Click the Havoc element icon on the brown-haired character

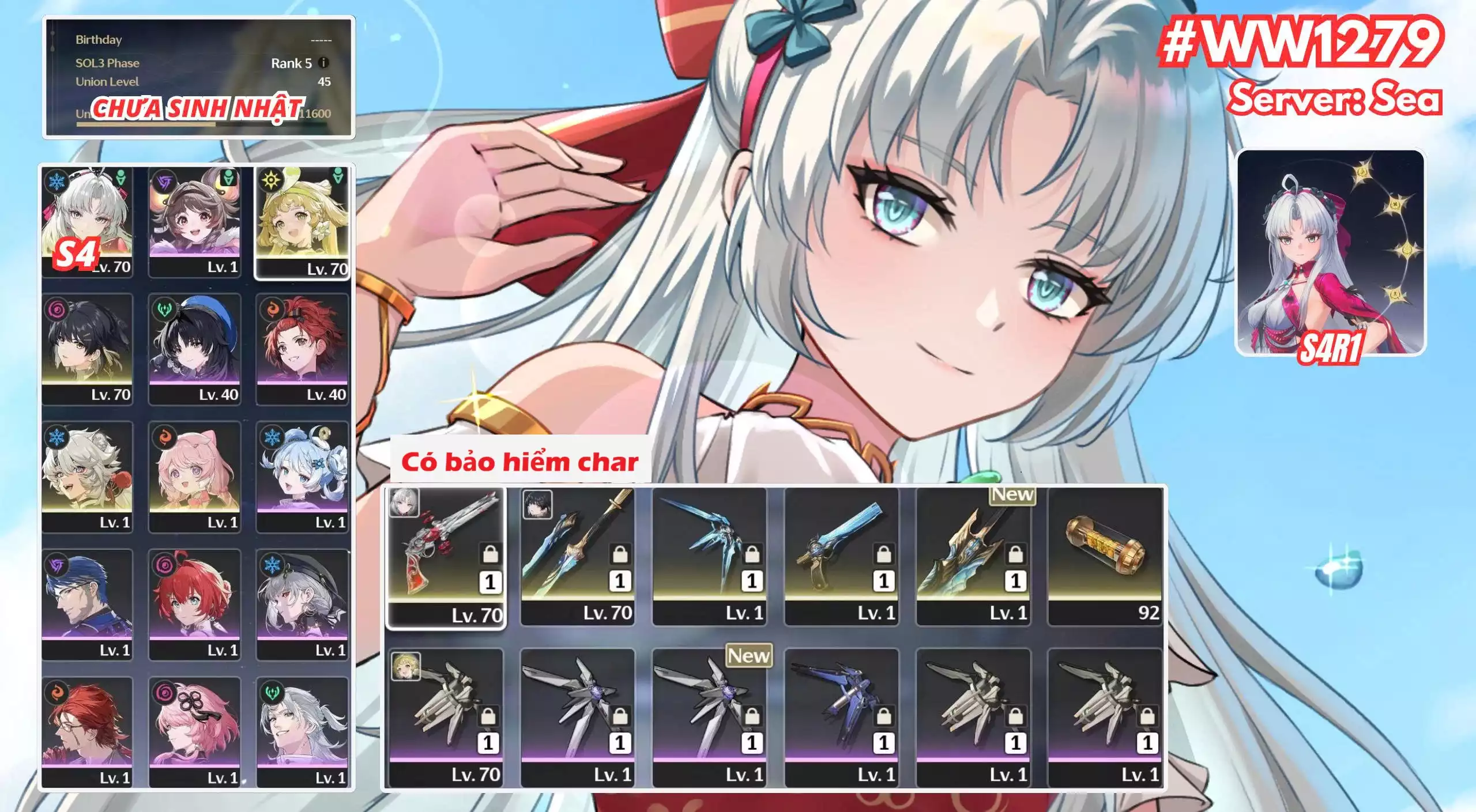(x=163, y=181)
